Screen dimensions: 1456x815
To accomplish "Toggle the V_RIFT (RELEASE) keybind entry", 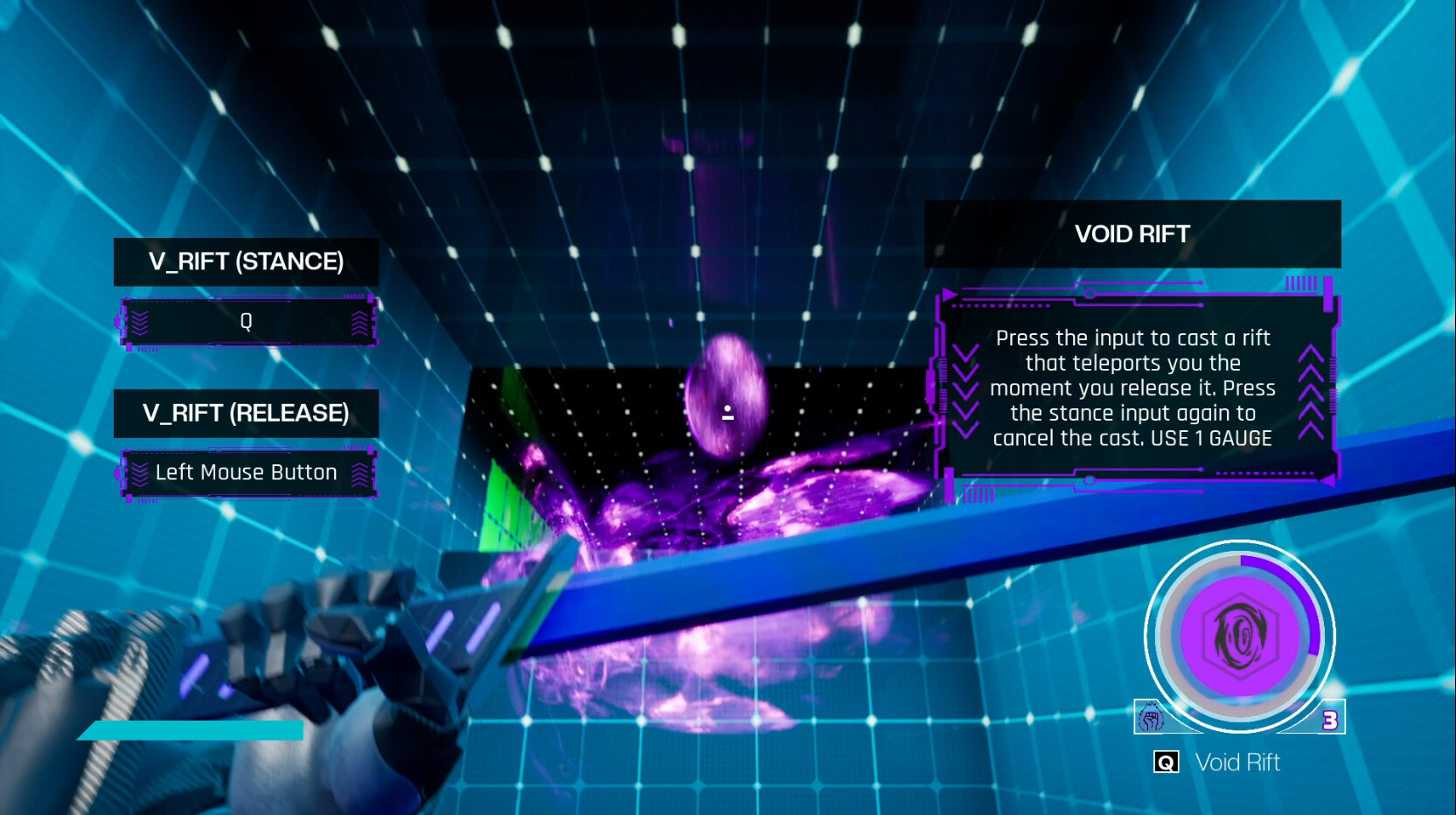I will [247, 472].
